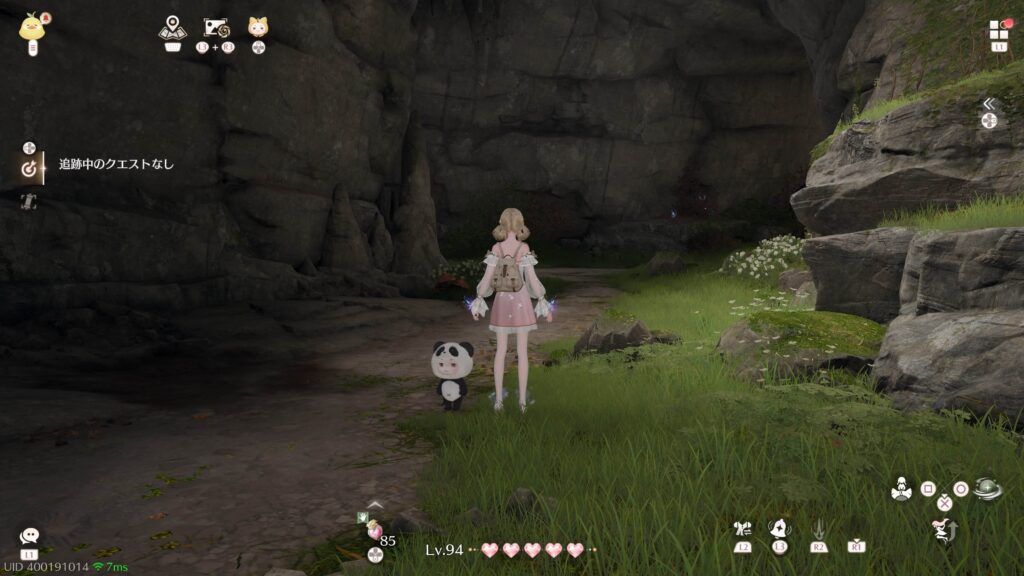Activate the meditating figure ability
Viewport: 1024px width, 576px height.
(x=901, y=490)
